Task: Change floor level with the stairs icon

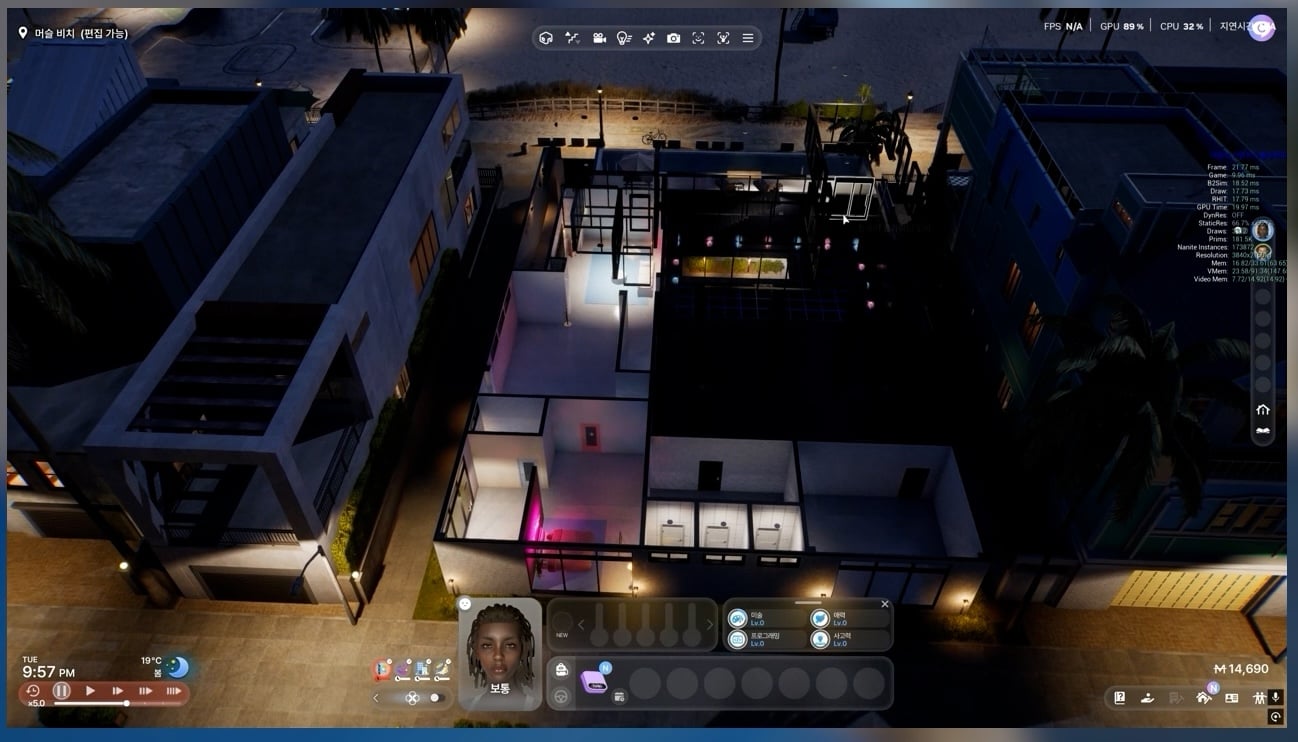Action: coord(572,38)
